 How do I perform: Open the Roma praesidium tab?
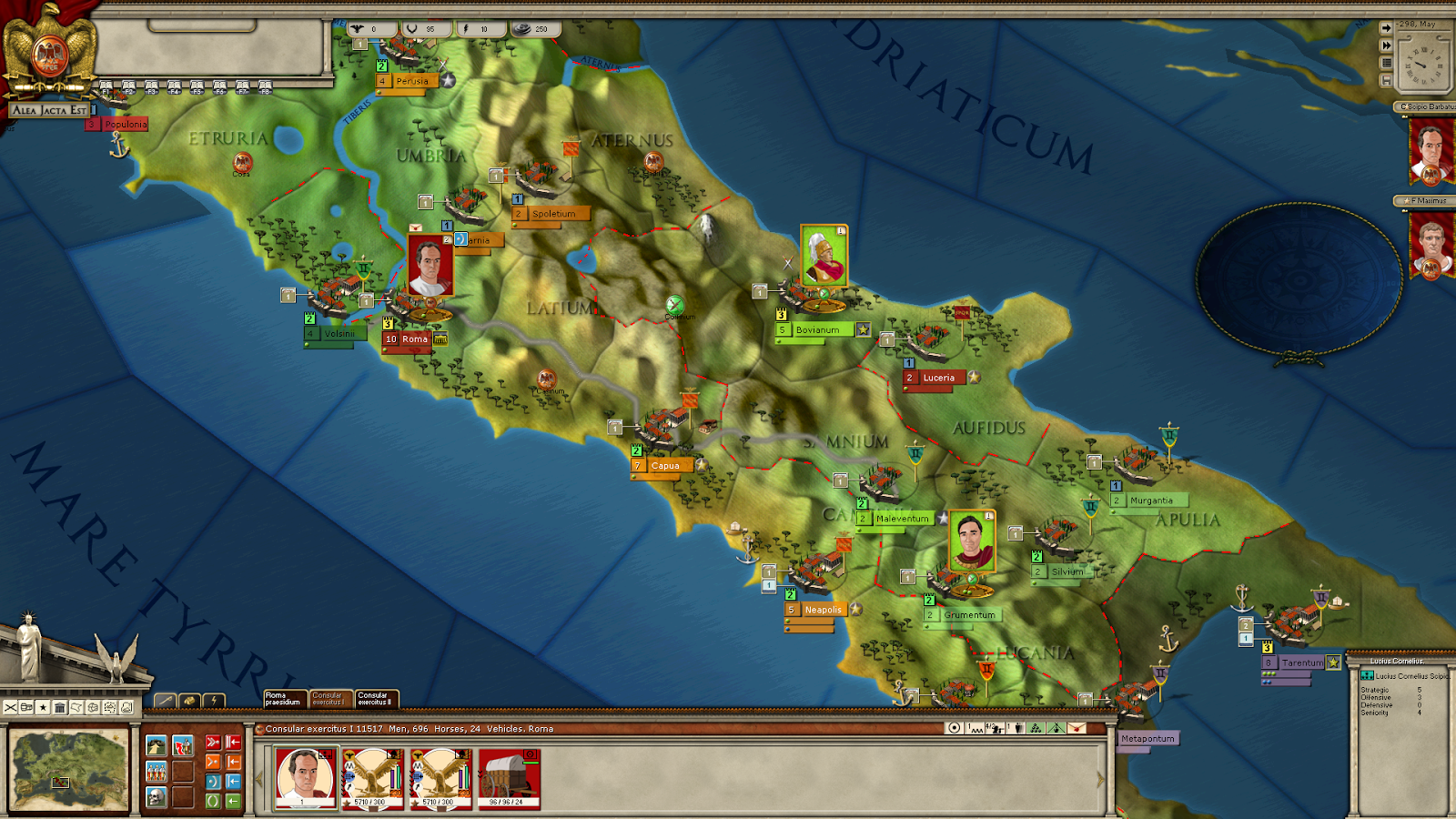(x=283, y=698)
